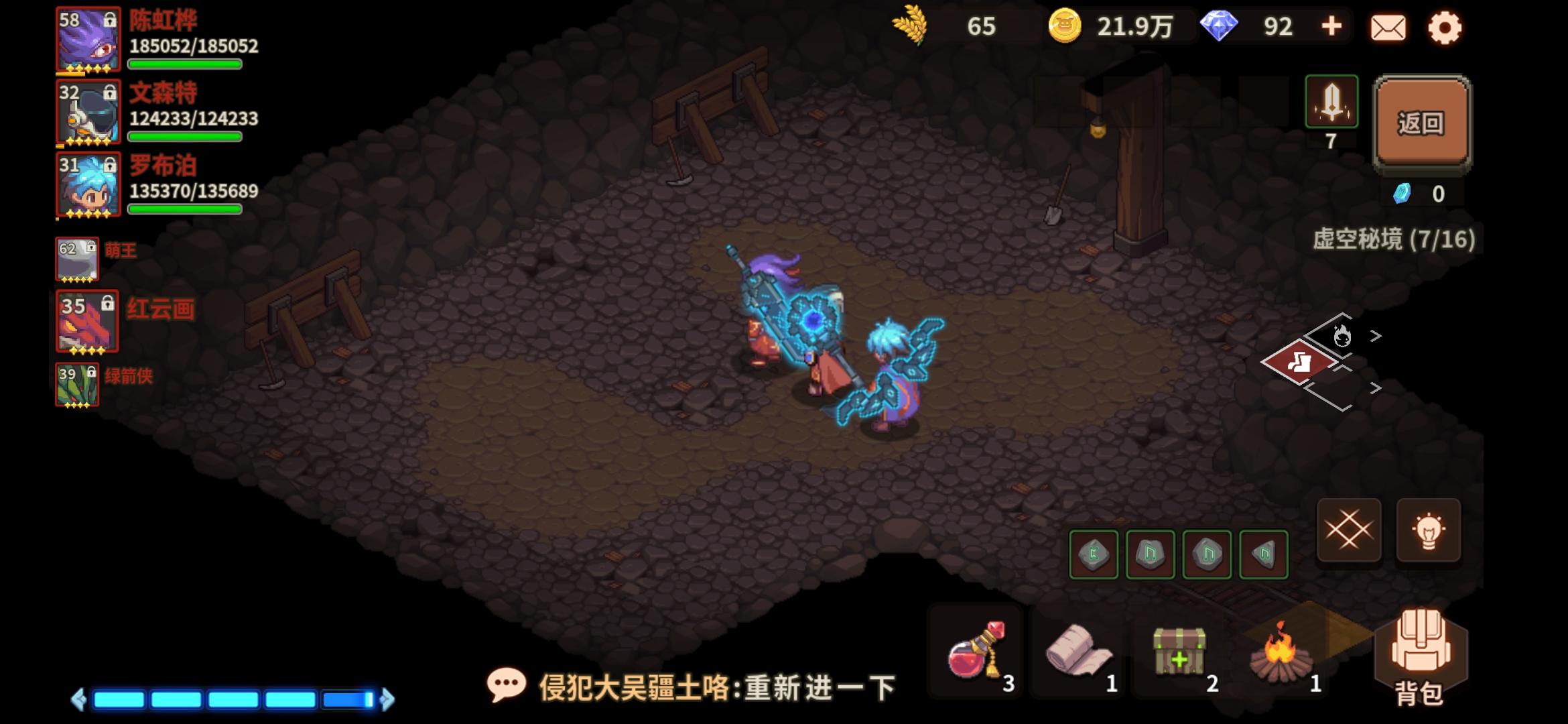Image resolution: width=1568 pixels, height=724 pixels.
Task: Expand currencies with the plus button
Action: coord(1331,27)
